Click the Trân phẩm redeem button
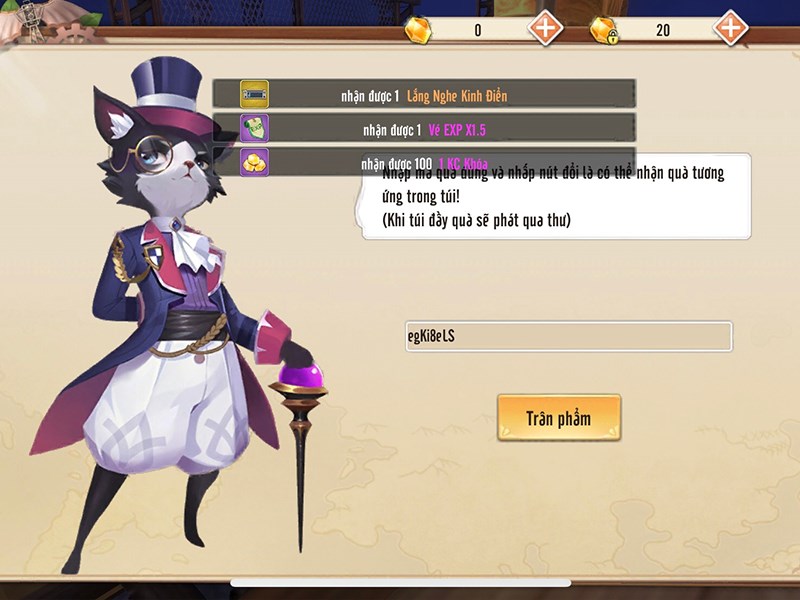 (x=559, y=417)
